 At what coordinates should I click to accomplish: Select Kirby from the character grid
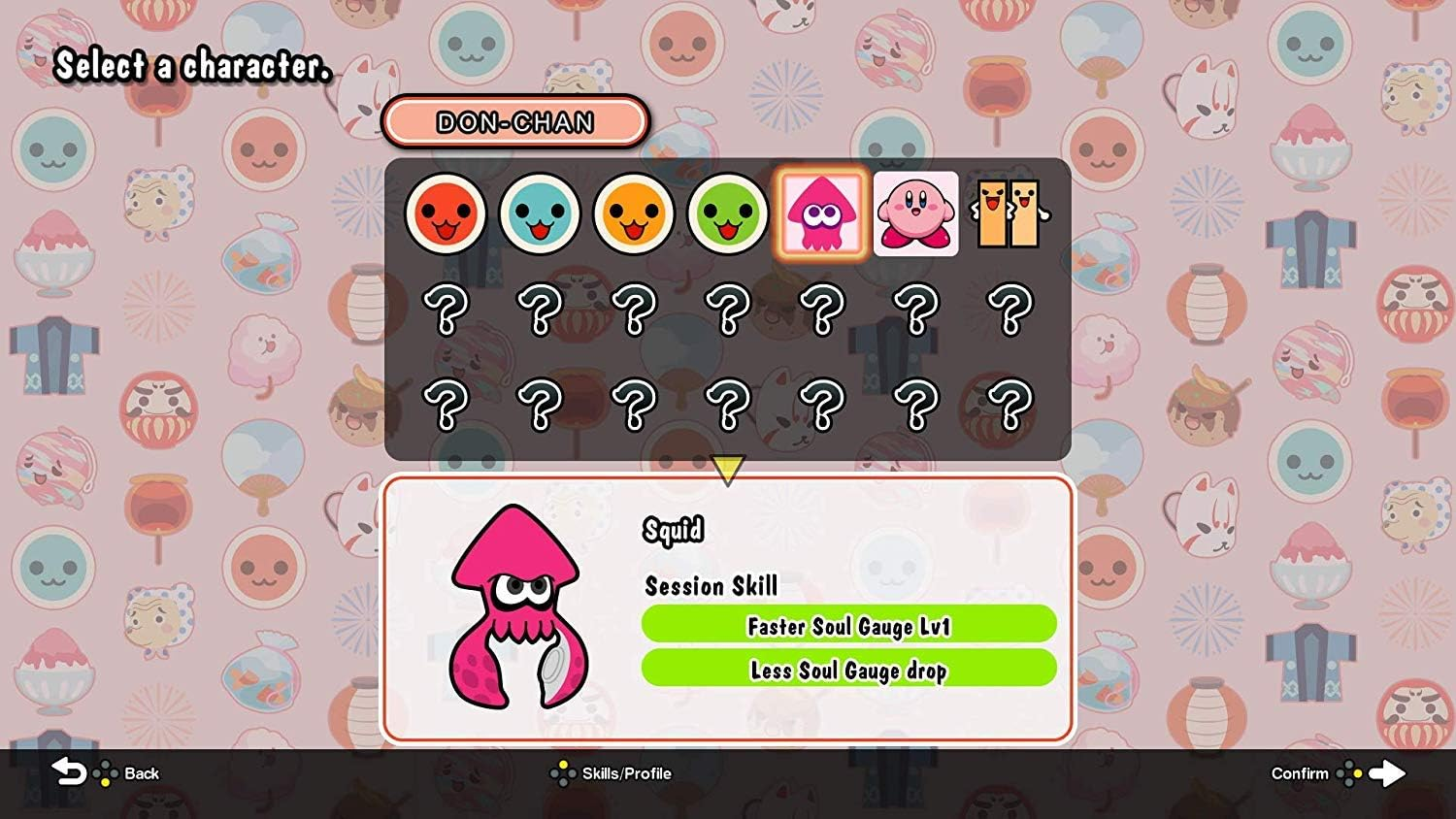tap(916, 213)
